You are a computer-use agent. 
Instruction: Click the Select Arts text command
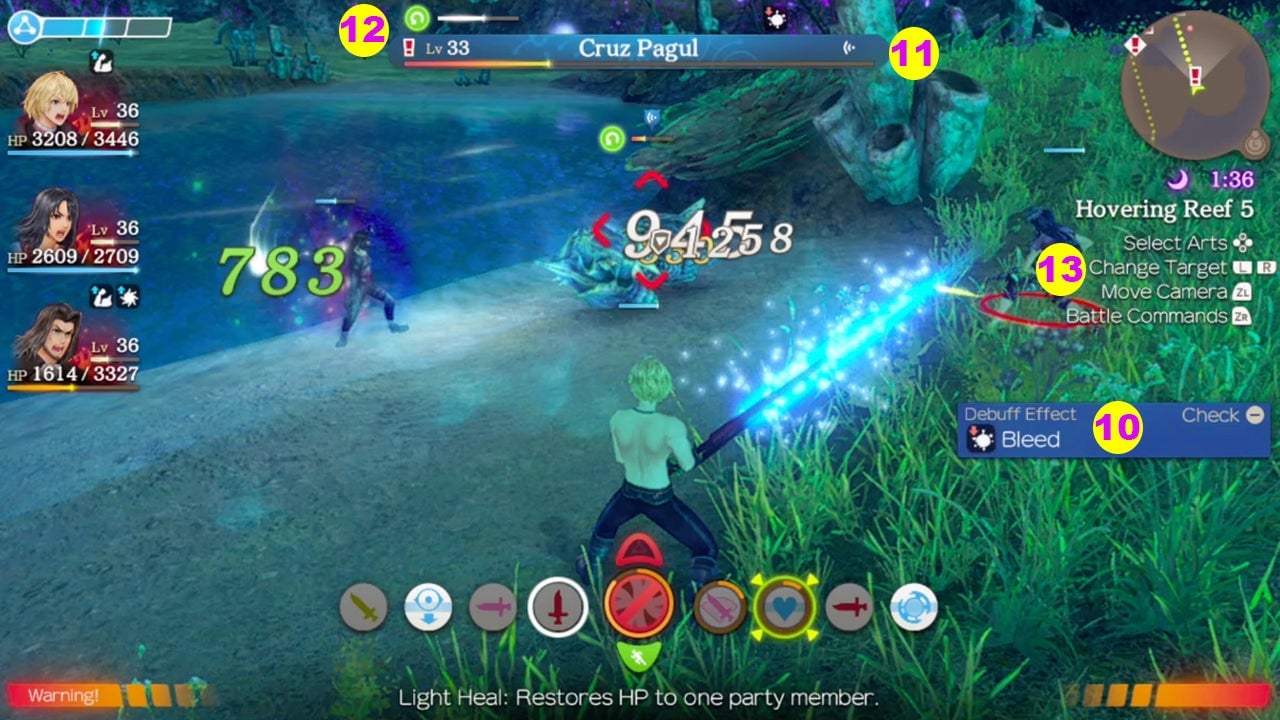(1176, 243)
